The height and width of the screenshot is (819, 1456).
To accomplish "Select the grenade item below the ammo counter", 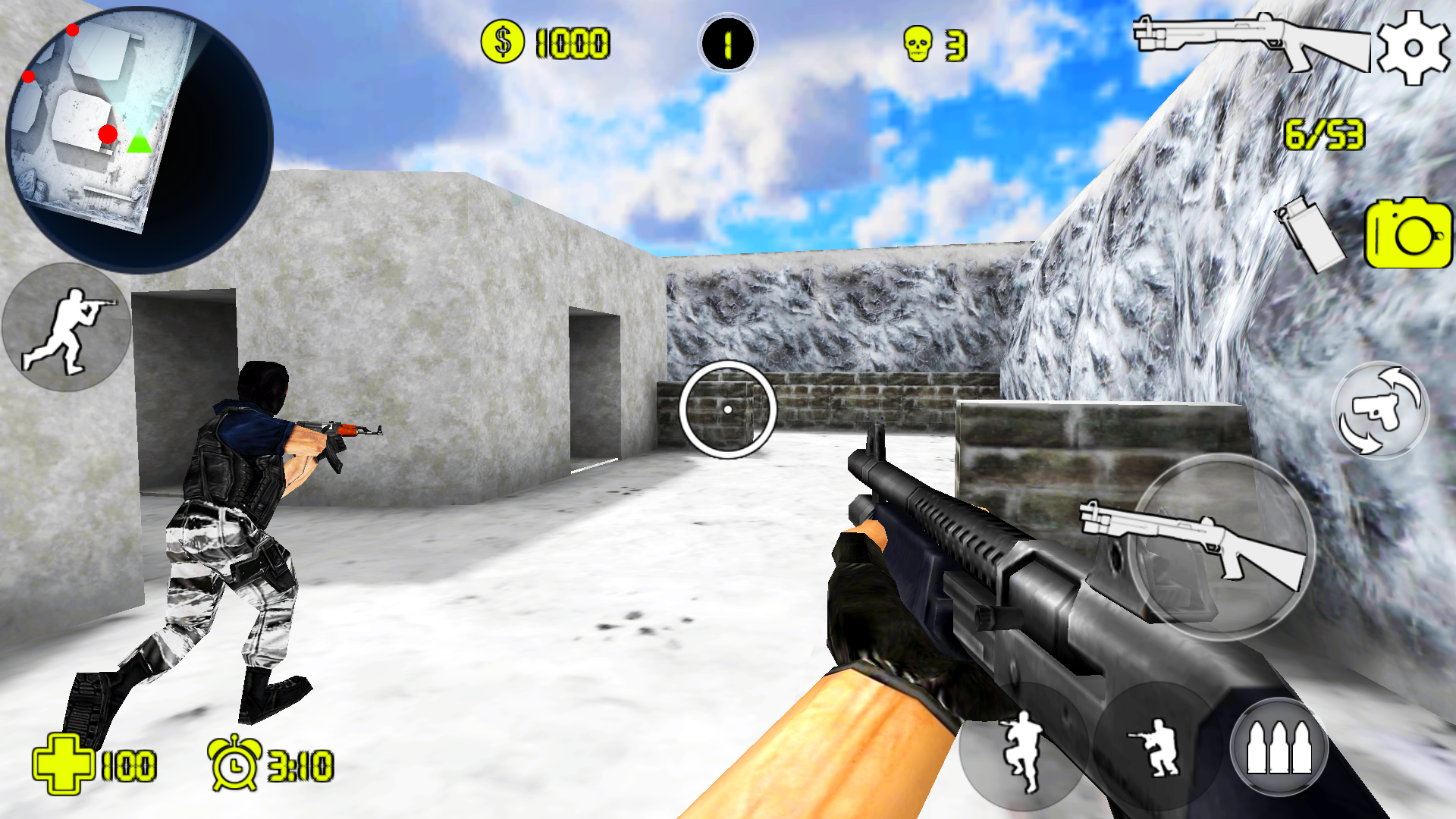I will 1312,235.
